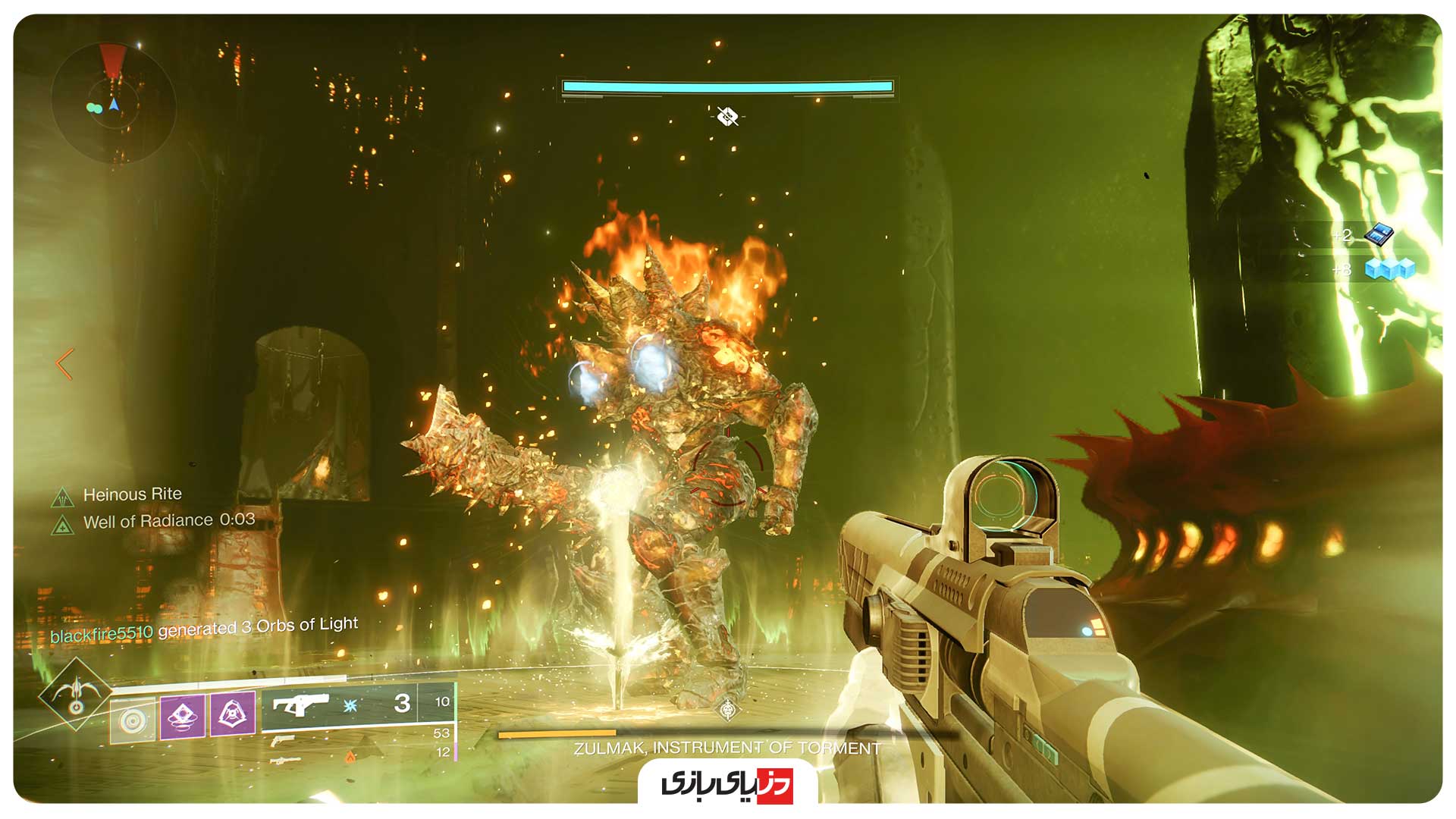Select the Super ability diamond icon
1456x819 pixels.
[75, 694]
